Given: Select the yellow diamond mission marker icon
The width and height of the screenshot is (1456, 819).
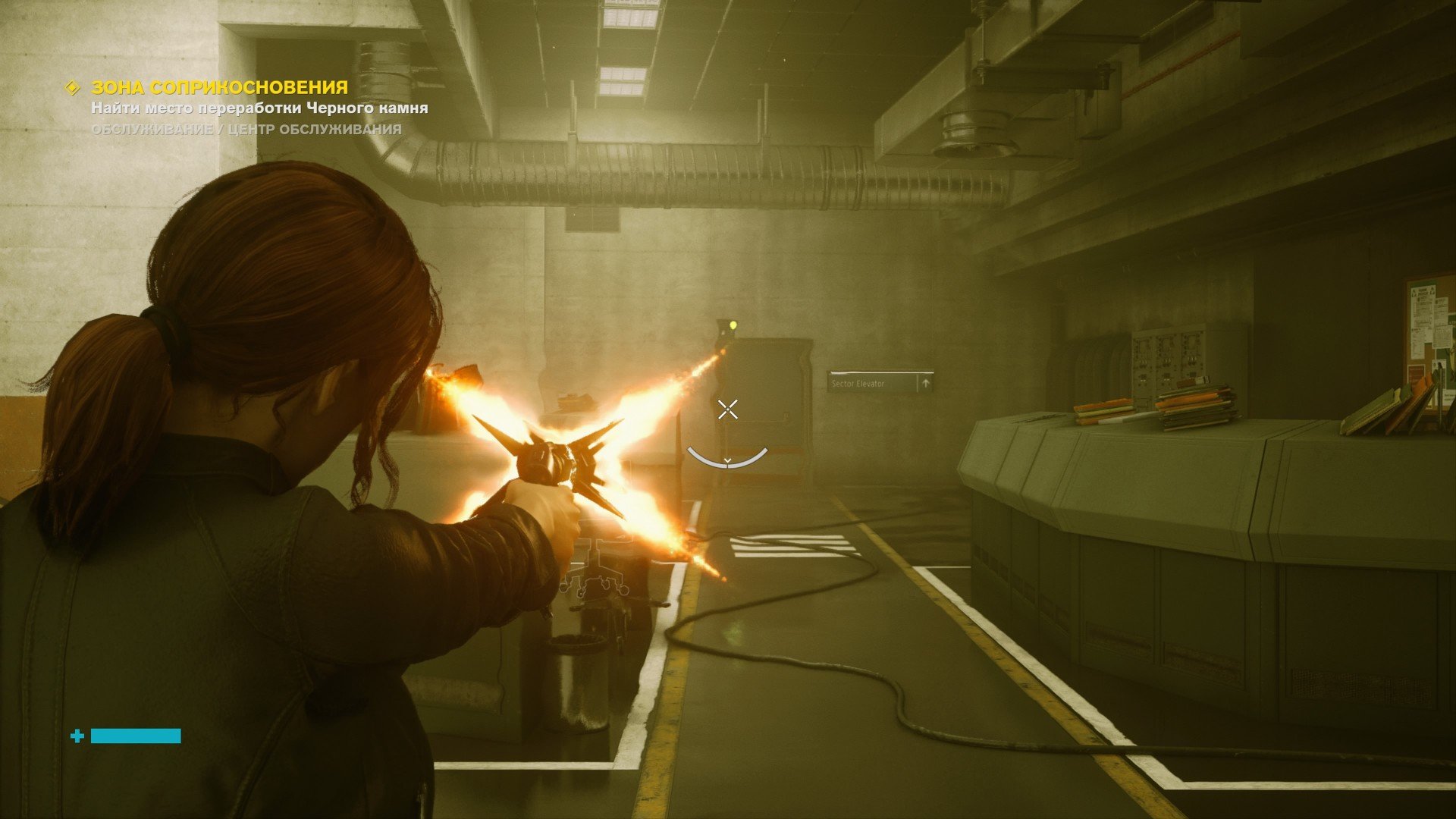Looking at the screenshot, I should (x=73, y=88).
